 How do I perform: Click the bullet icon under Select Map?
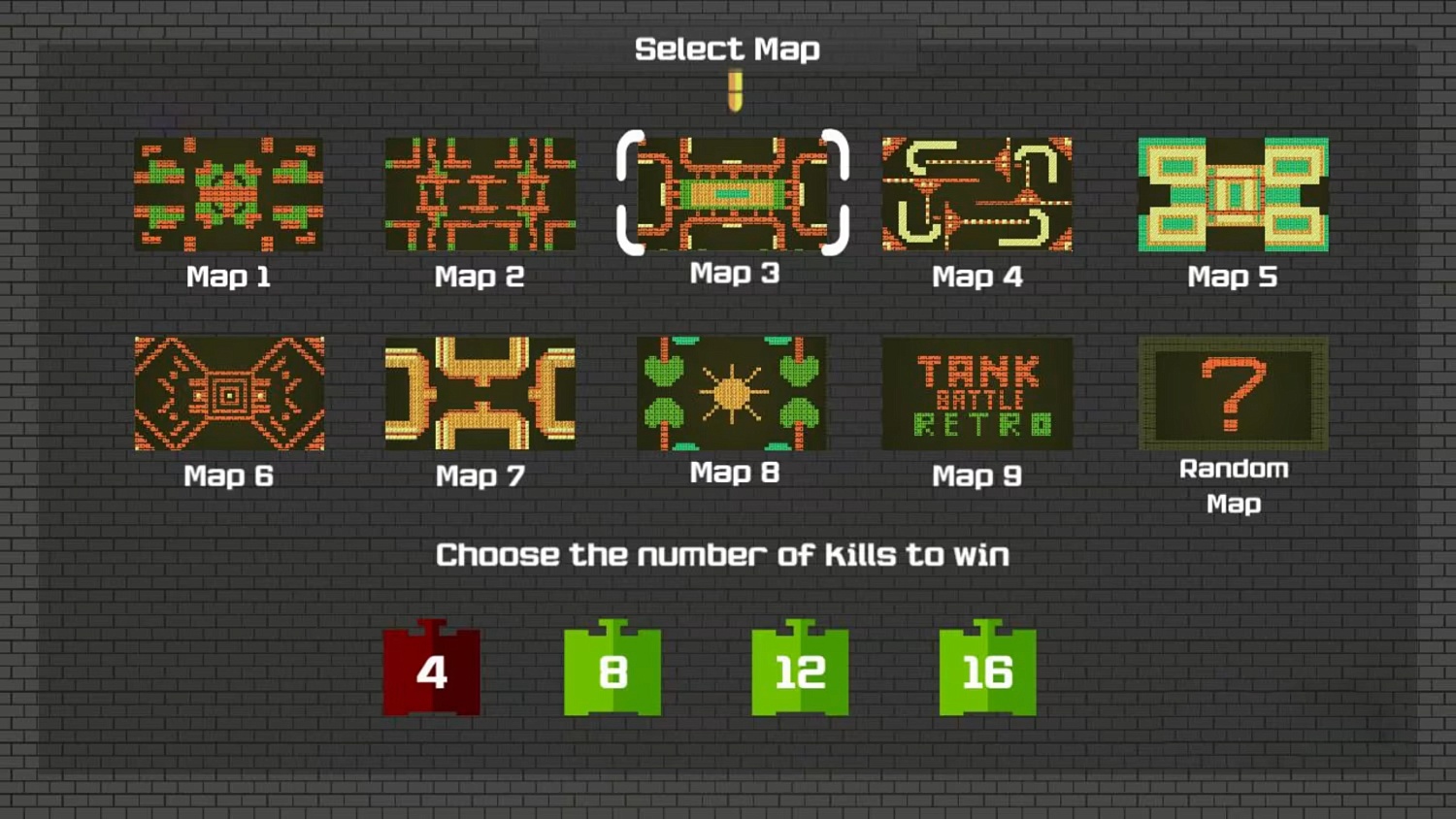click(735, 91)
